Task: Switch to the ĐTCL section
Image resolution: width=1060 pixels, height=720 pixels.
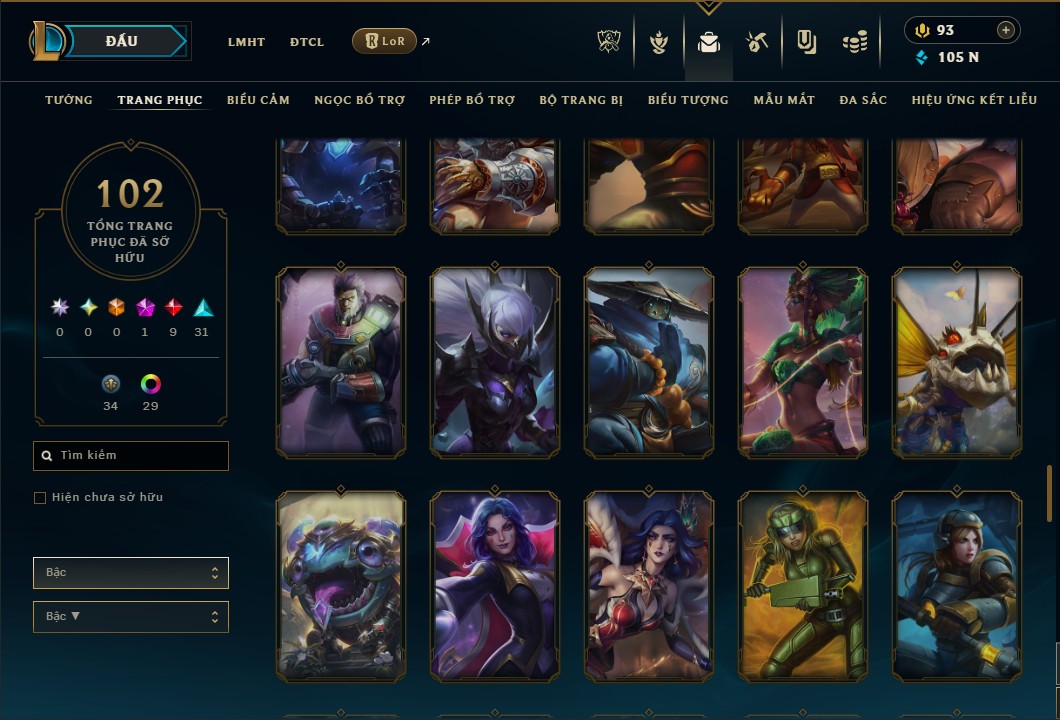Action: pos(307,42)
